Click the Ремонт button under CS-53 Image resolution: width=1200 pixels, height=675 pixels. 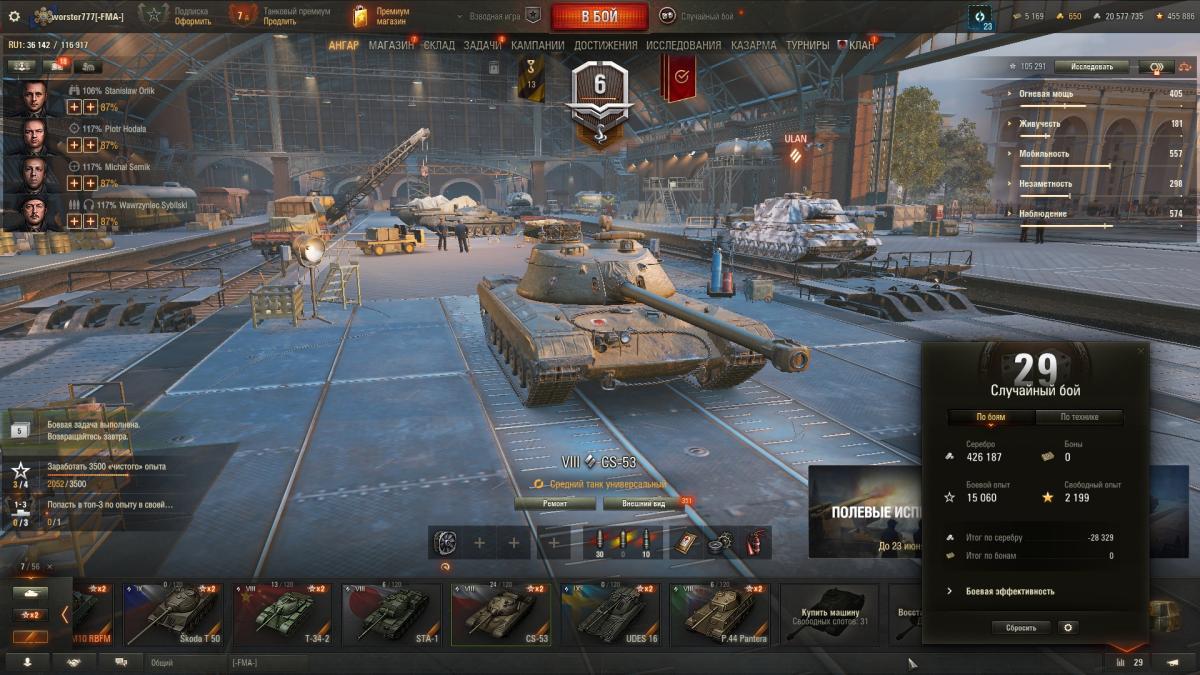pyautogui.click(x=554, y=504)
